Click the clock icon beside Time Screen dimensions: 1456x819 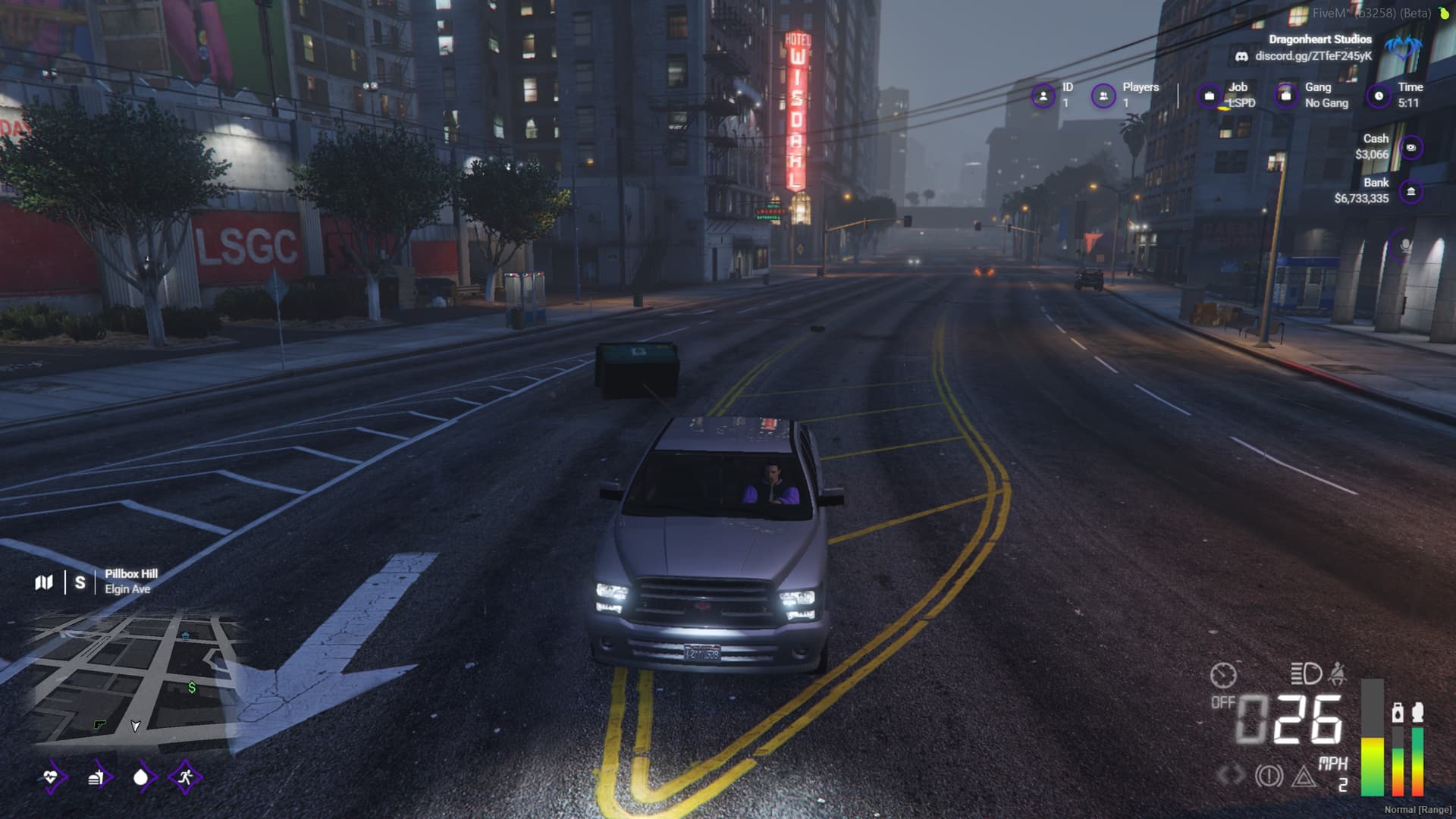(1379, 96)
